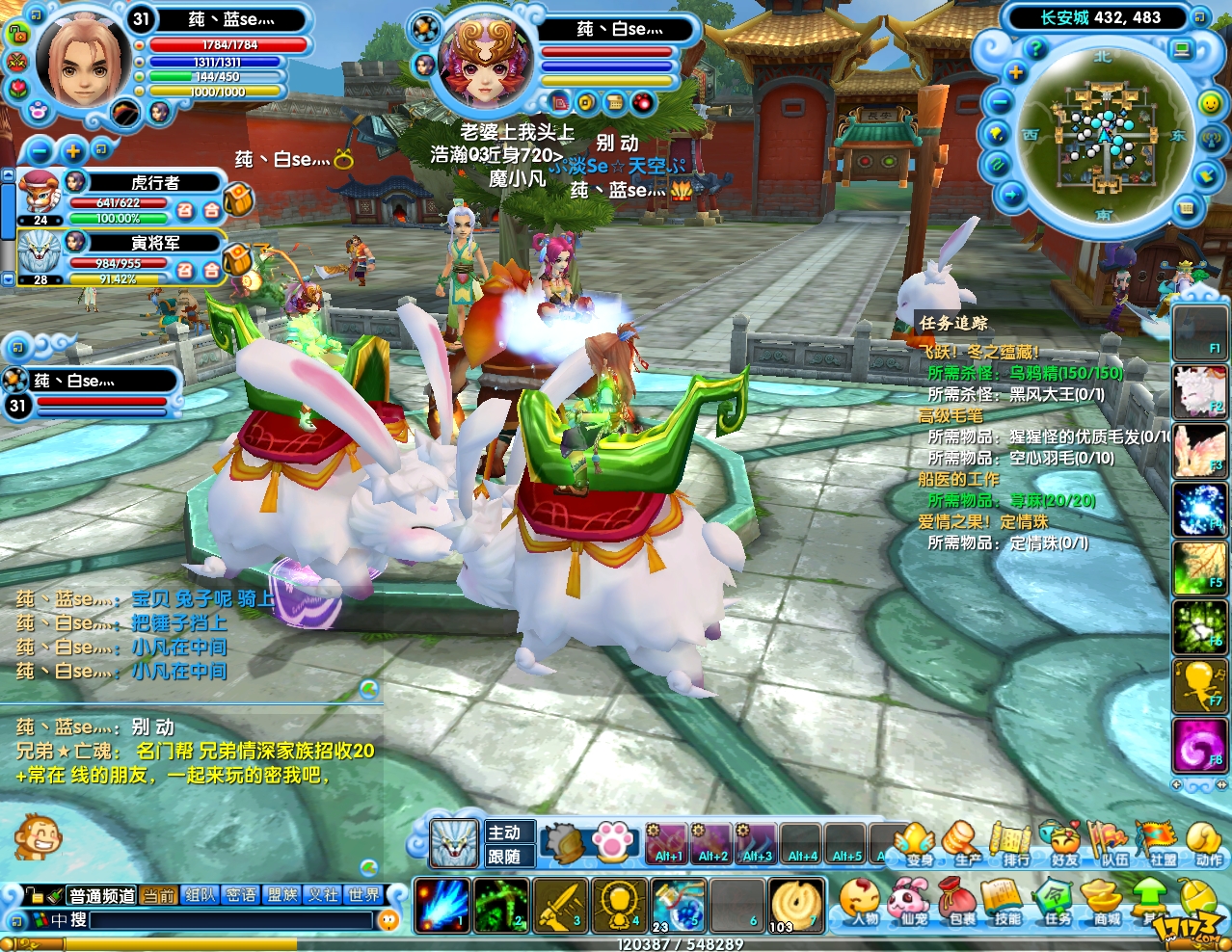Activate the blue comet skill in slot 1
1232x952 pixels.
pyautogui.click(x=442, y=905)
